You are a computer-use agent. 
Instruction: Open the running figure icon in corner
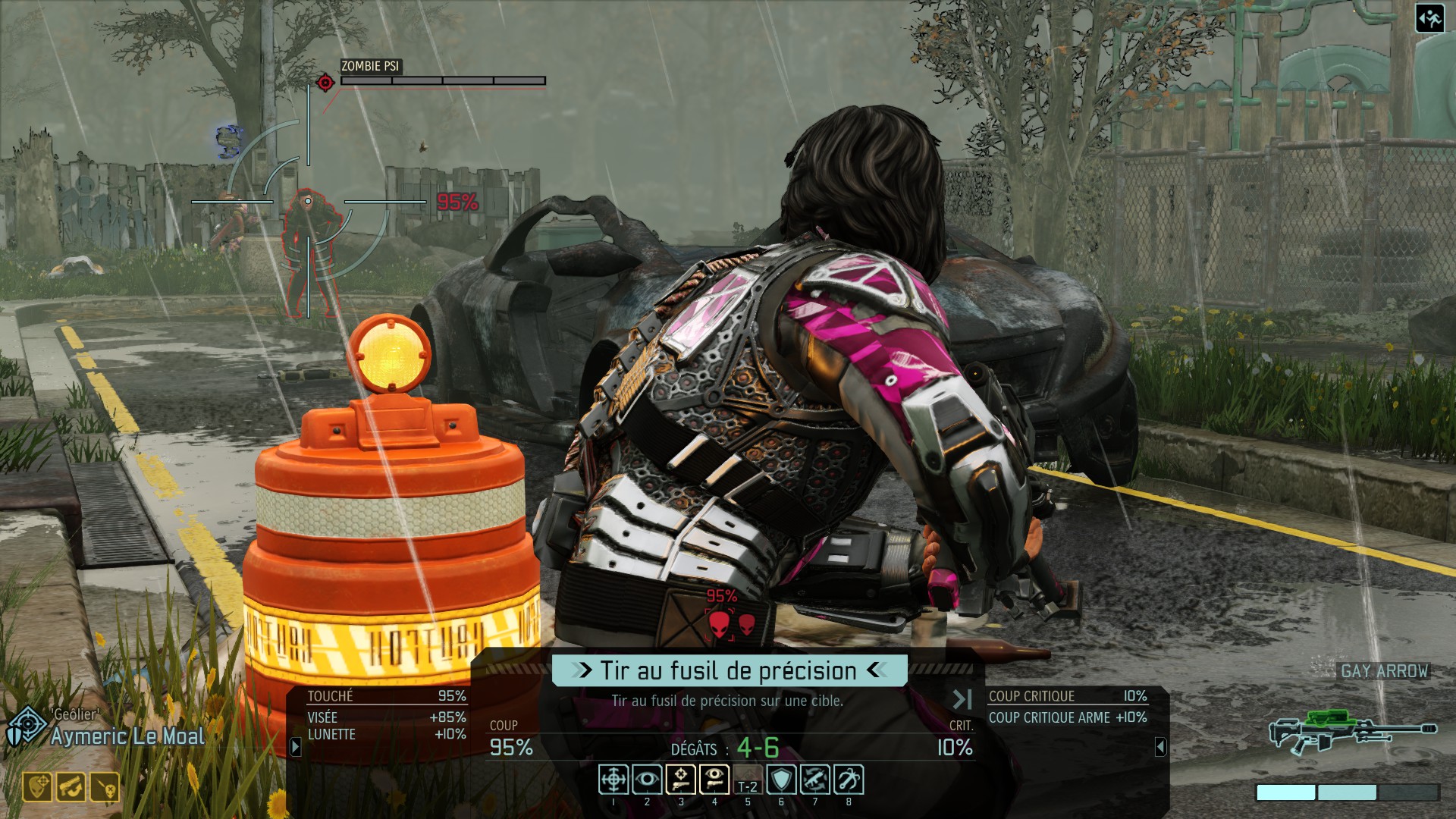pos(1430,18)
